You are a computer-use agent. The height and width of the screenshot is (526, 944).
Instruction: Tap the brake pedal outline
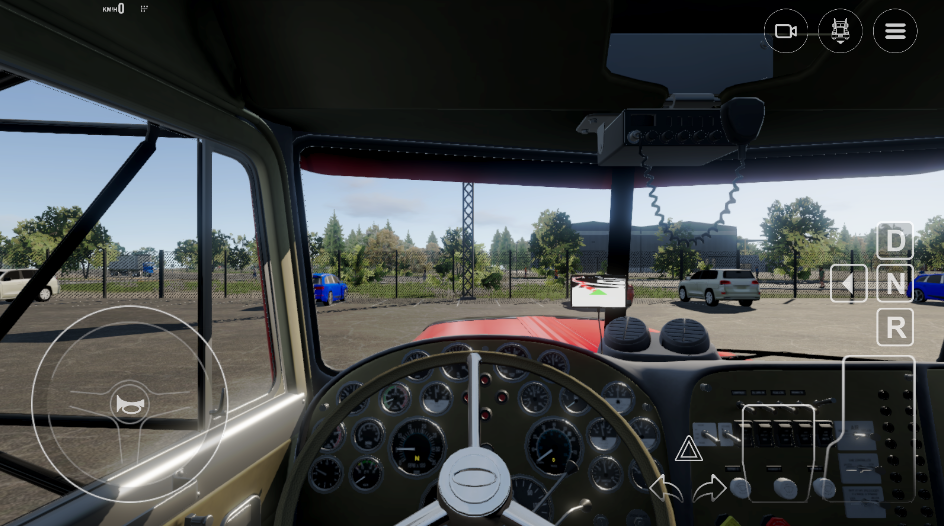(779, 452)
